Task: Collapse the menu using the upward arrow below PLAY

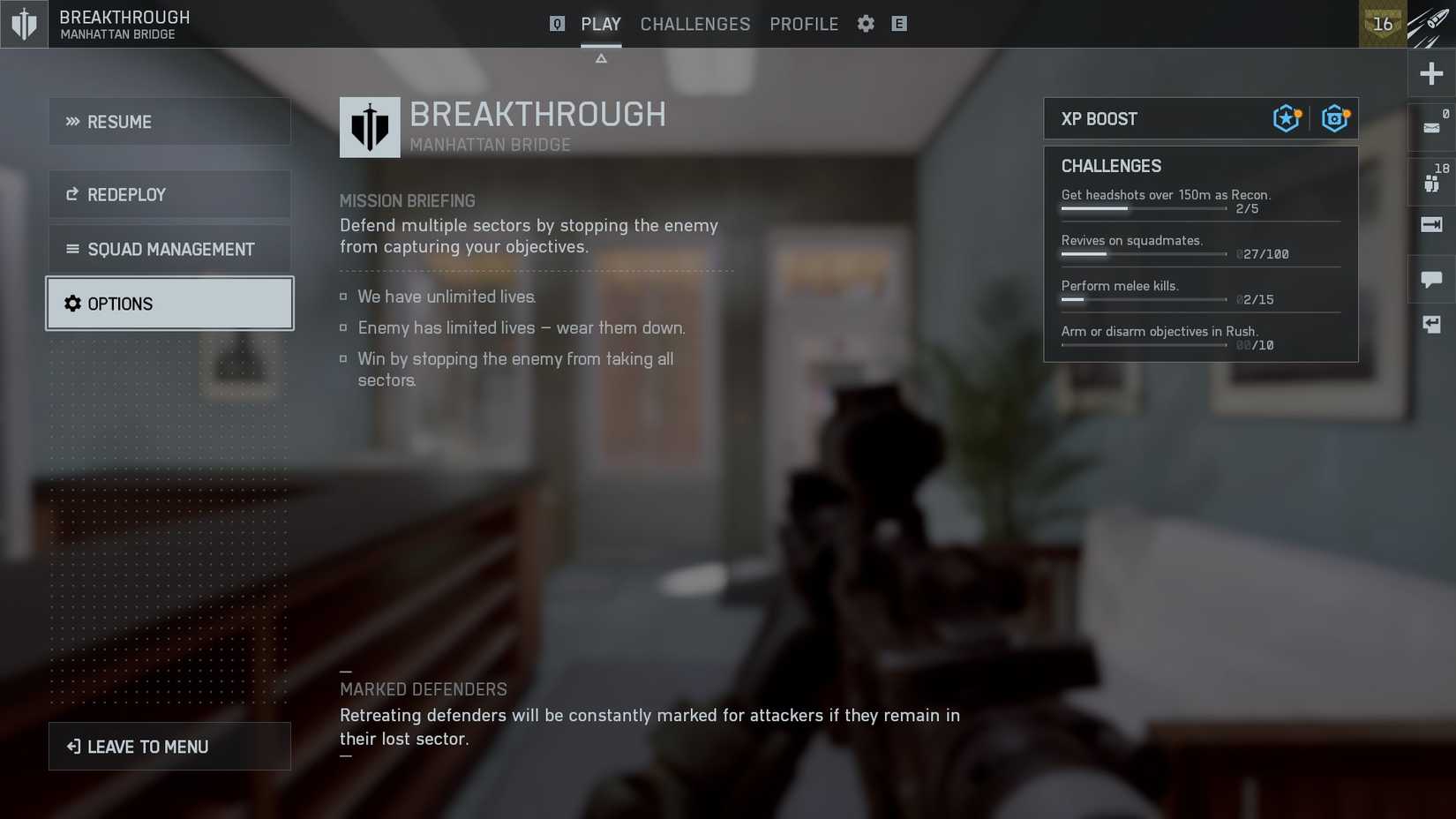Action: [x=601, y=57]
